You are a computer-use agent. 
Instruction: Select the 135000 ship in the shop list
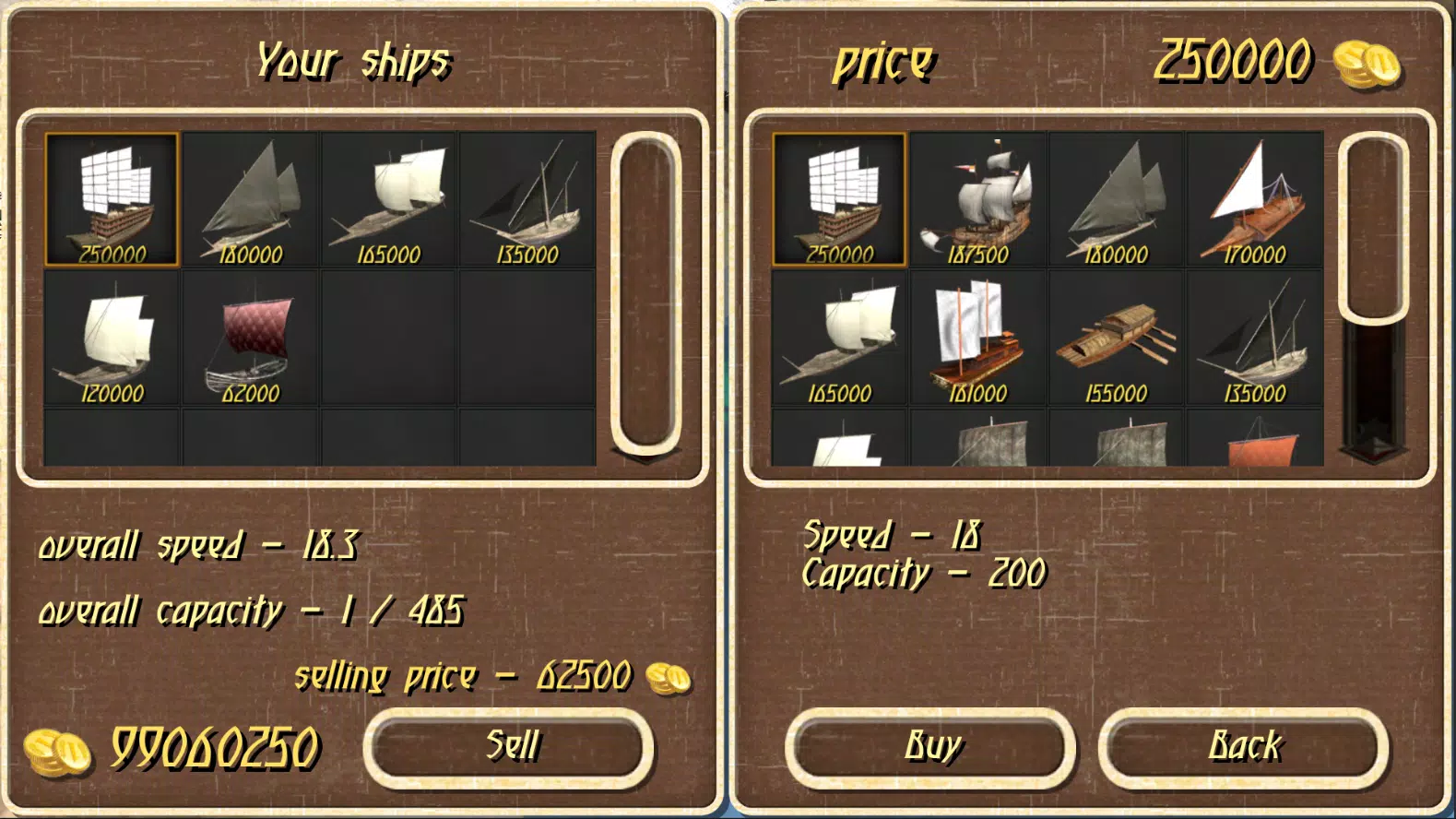(1252, 339)
